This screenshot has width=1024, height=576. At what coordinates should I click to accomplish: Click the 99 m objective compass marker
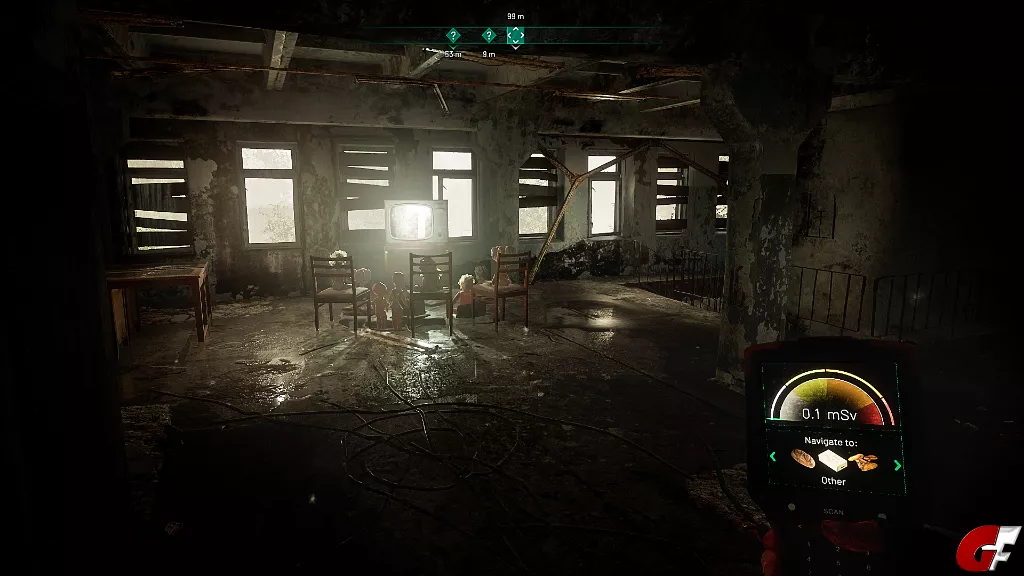515,35
